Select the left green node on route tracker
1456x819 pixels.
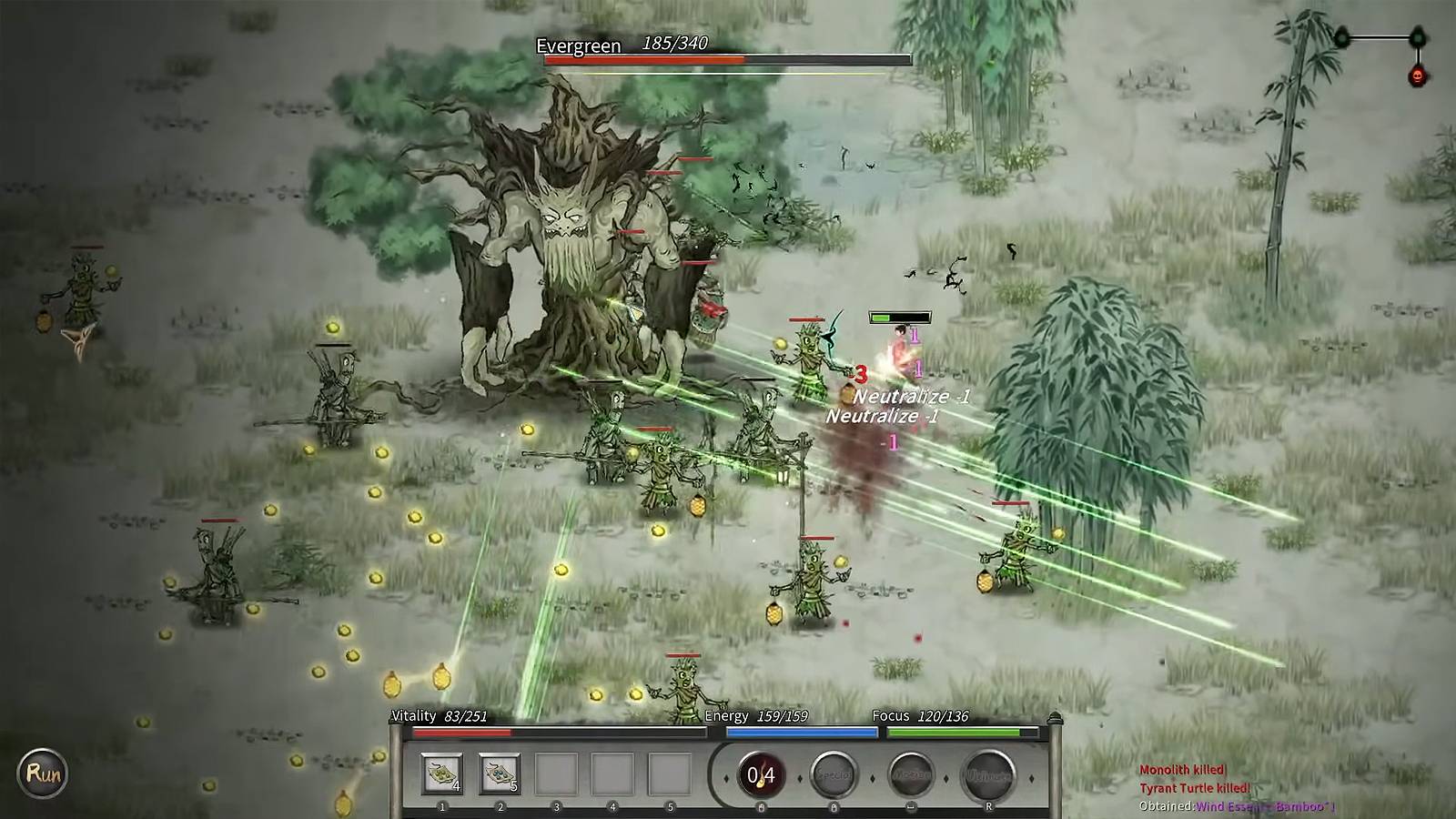(1341, 37)
